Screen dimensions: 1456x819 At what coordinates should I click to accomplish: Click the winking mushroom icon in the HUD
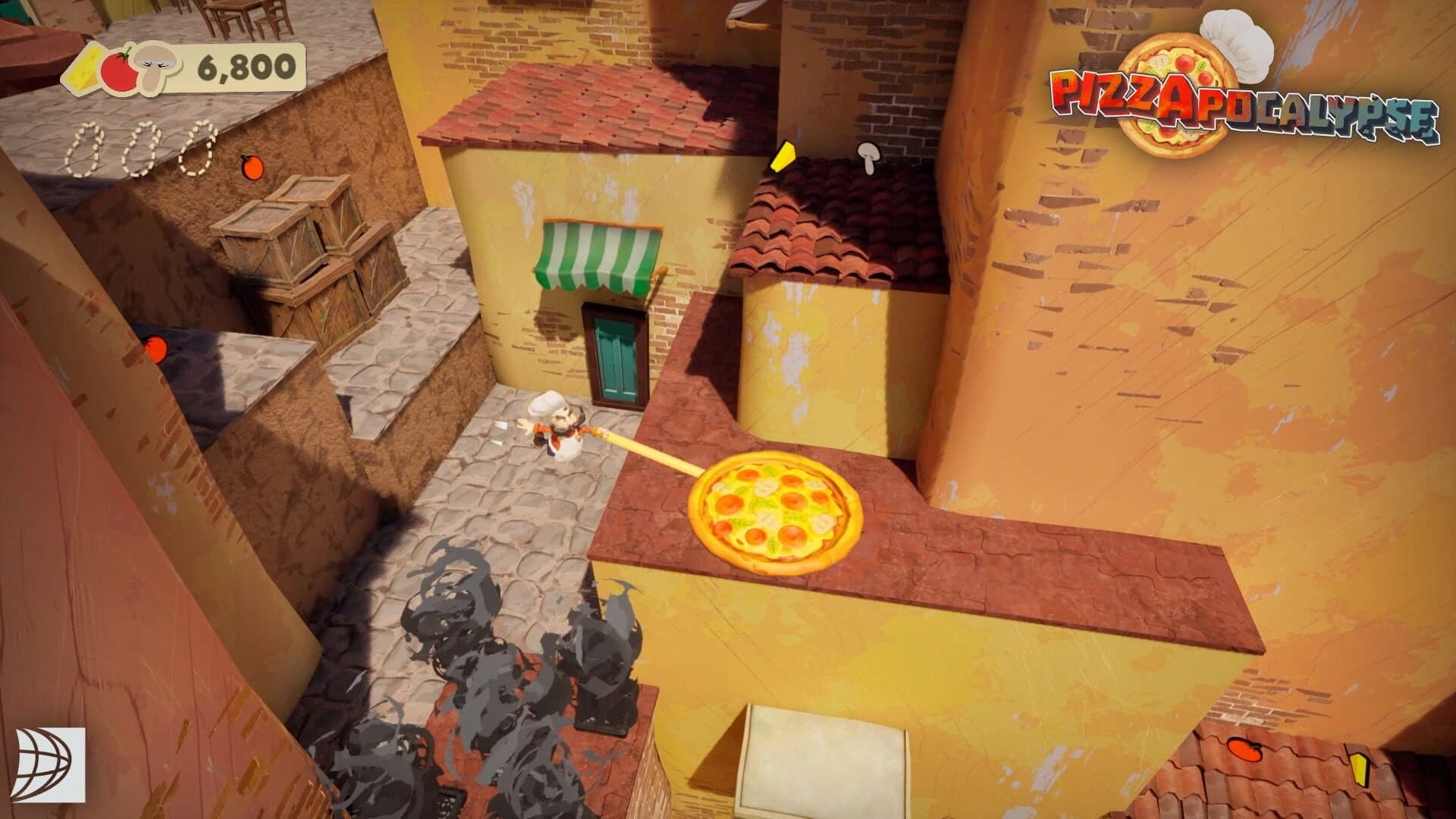point(152,68)
